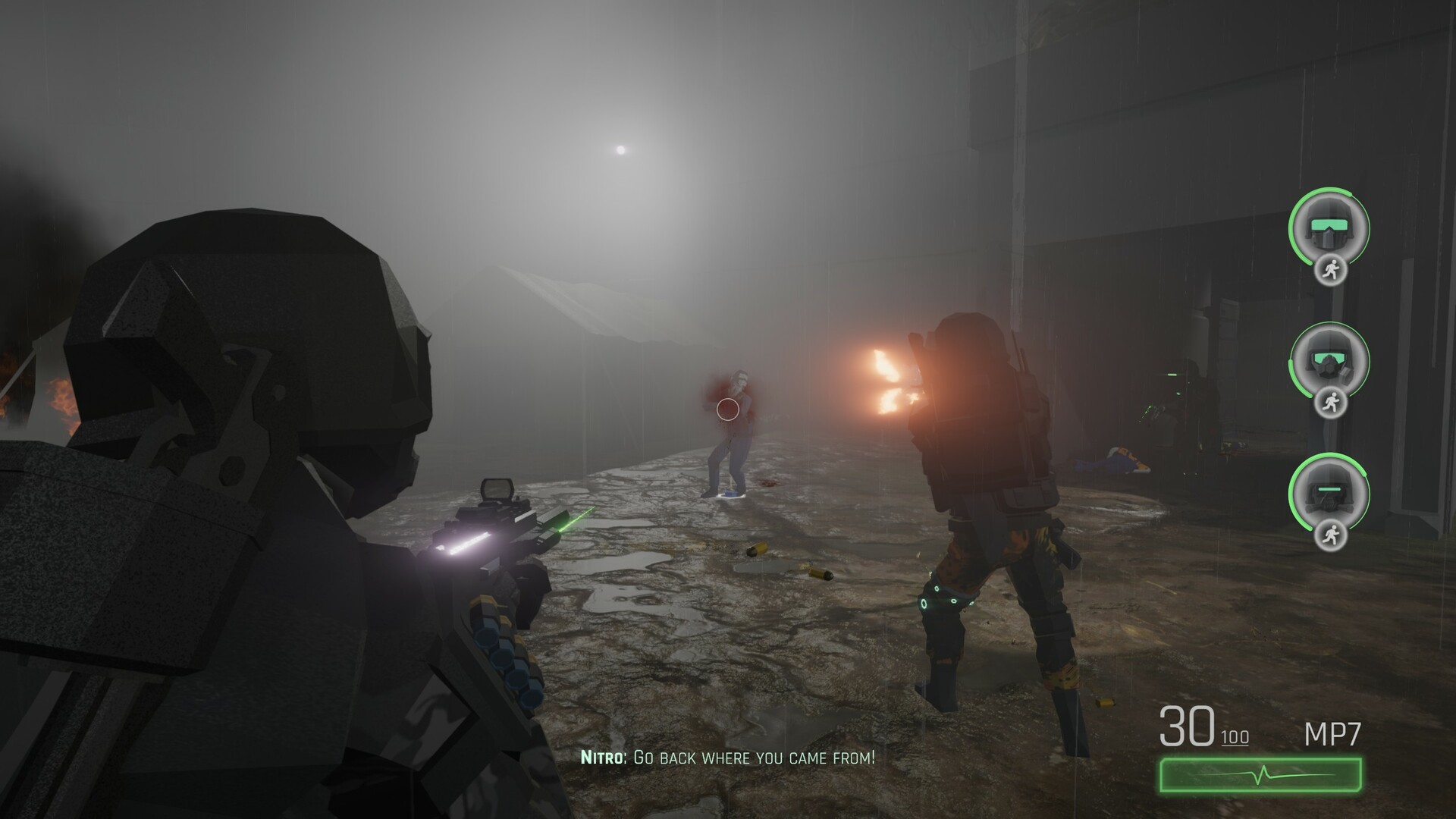
Task: Click the green health status bar
Action: click(x=1260, y=772)
